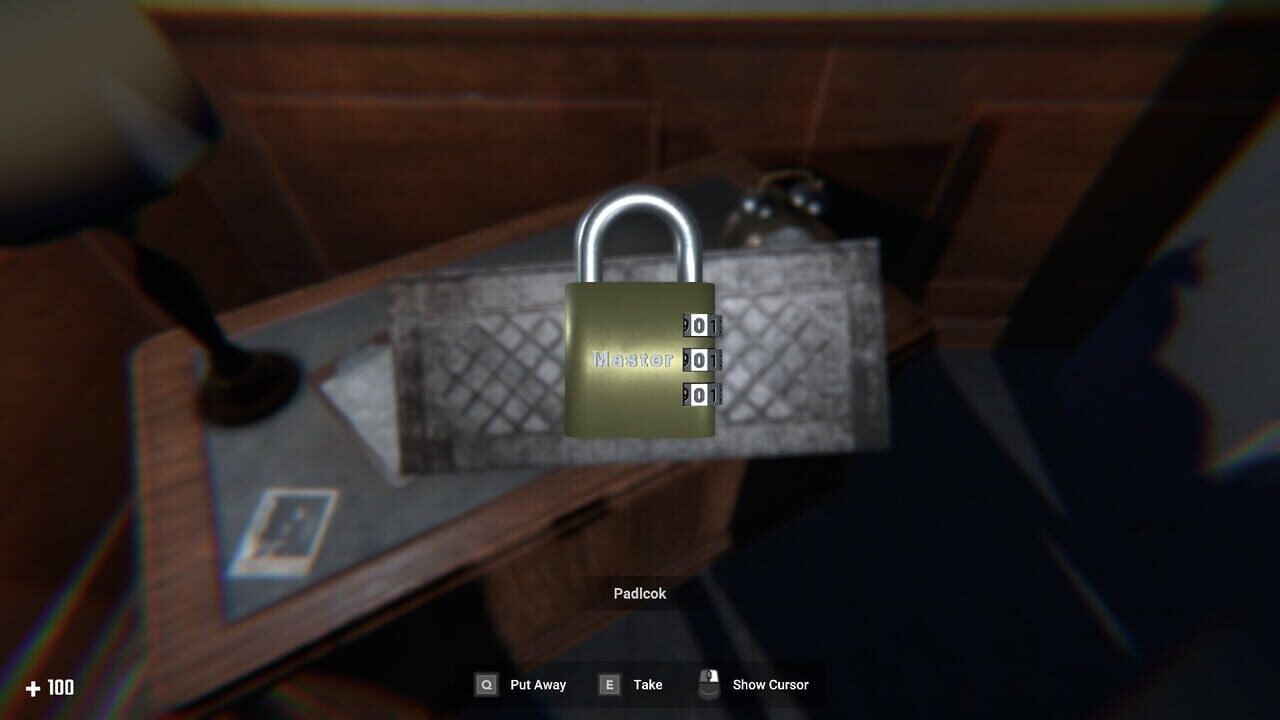Select Put Away to stow the padlock
The image size is (1280, 720).
click(537, 685)
